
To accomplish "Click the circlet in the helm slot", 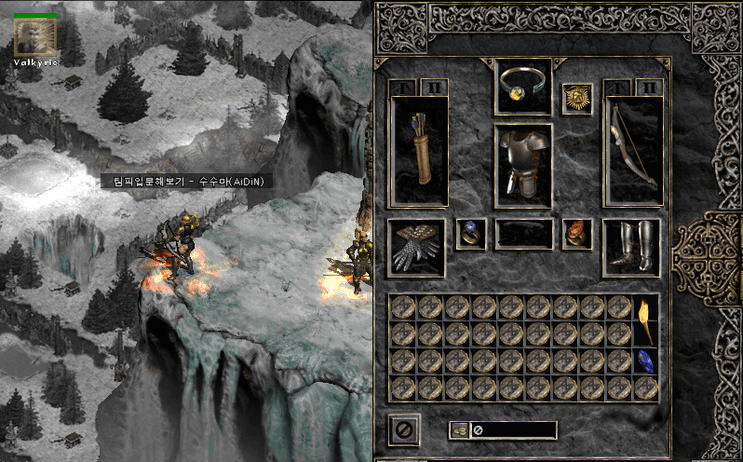I will [x=523, y=84].
